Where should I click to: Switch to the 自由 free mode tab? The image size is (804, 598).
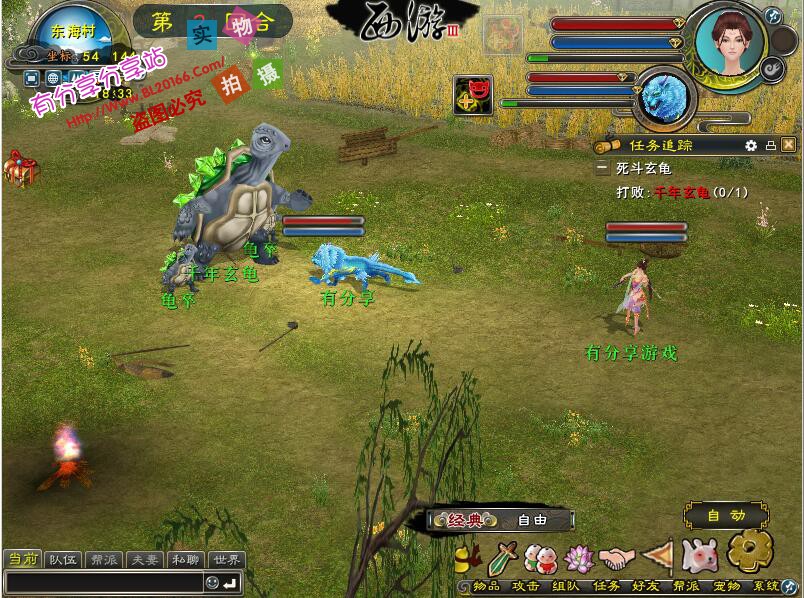pos(532,520)
